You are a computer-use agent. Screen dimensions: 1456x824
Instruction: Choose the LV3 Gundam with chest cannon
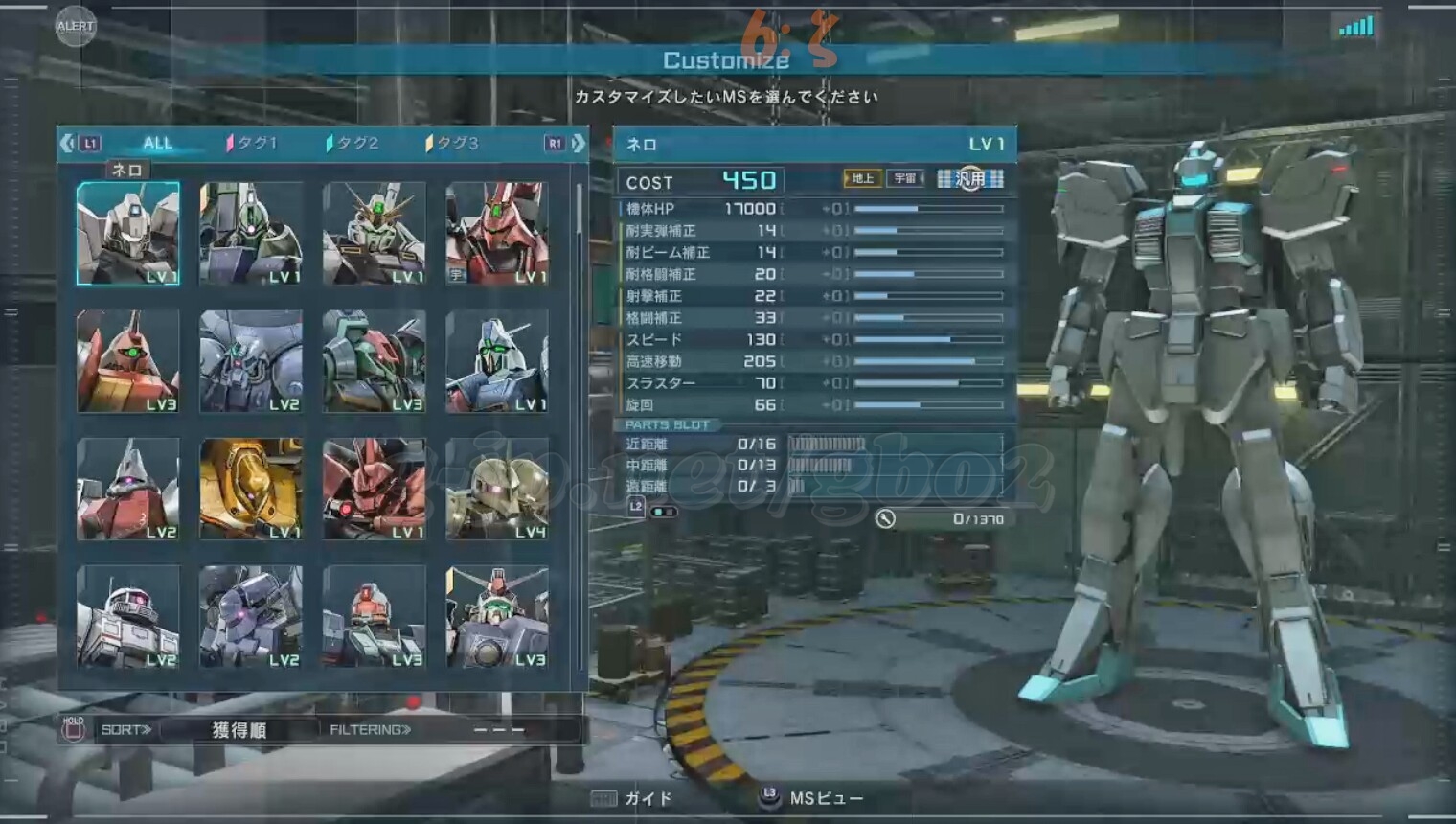496,616
